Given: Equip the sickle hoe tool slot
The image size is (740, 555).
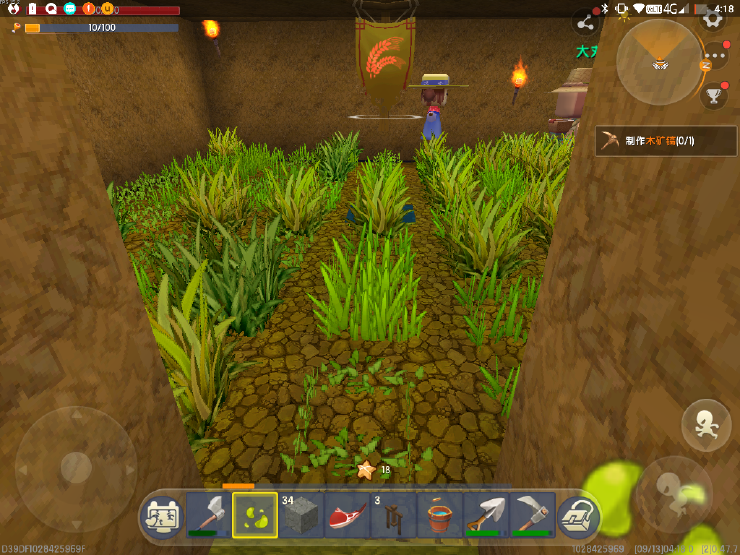Looking at the screenshot, I should tap(531, 514).
